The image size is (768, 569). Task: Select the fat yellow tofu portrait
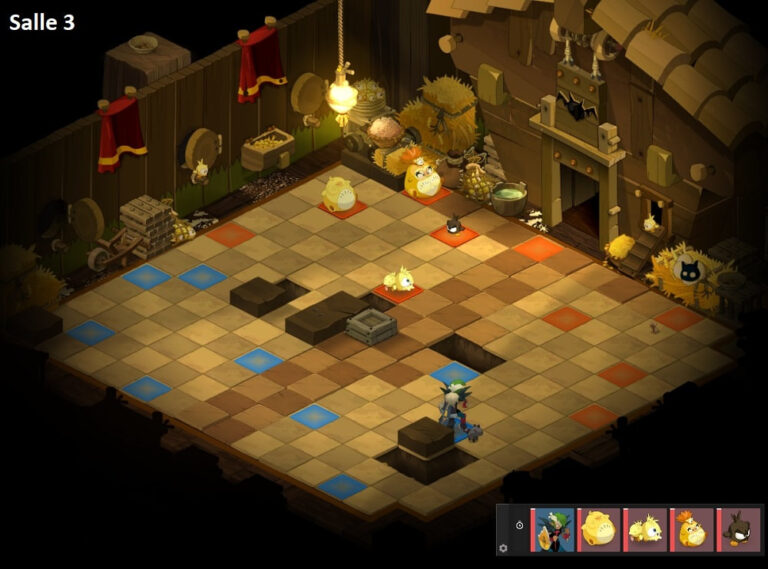pos(600,530)
